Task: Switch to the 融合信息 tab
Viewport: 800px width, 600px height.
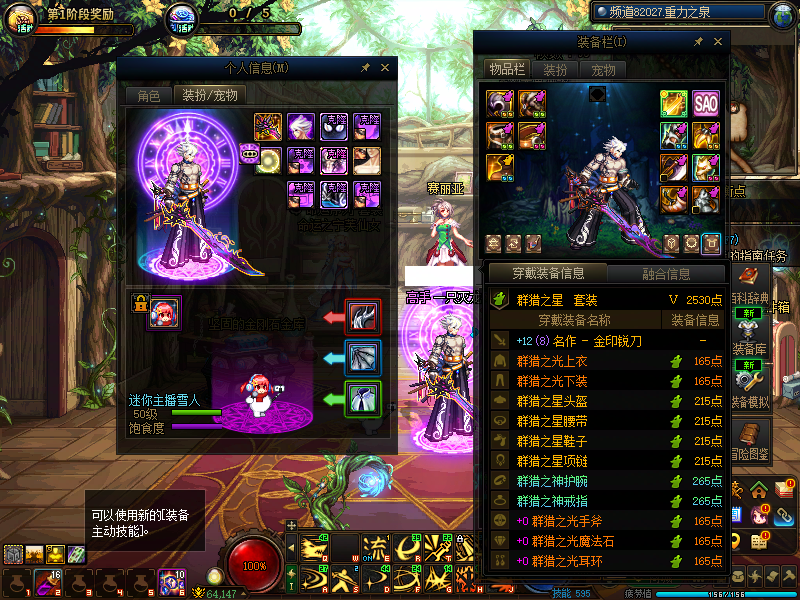Action: click(x=665, y=273)
